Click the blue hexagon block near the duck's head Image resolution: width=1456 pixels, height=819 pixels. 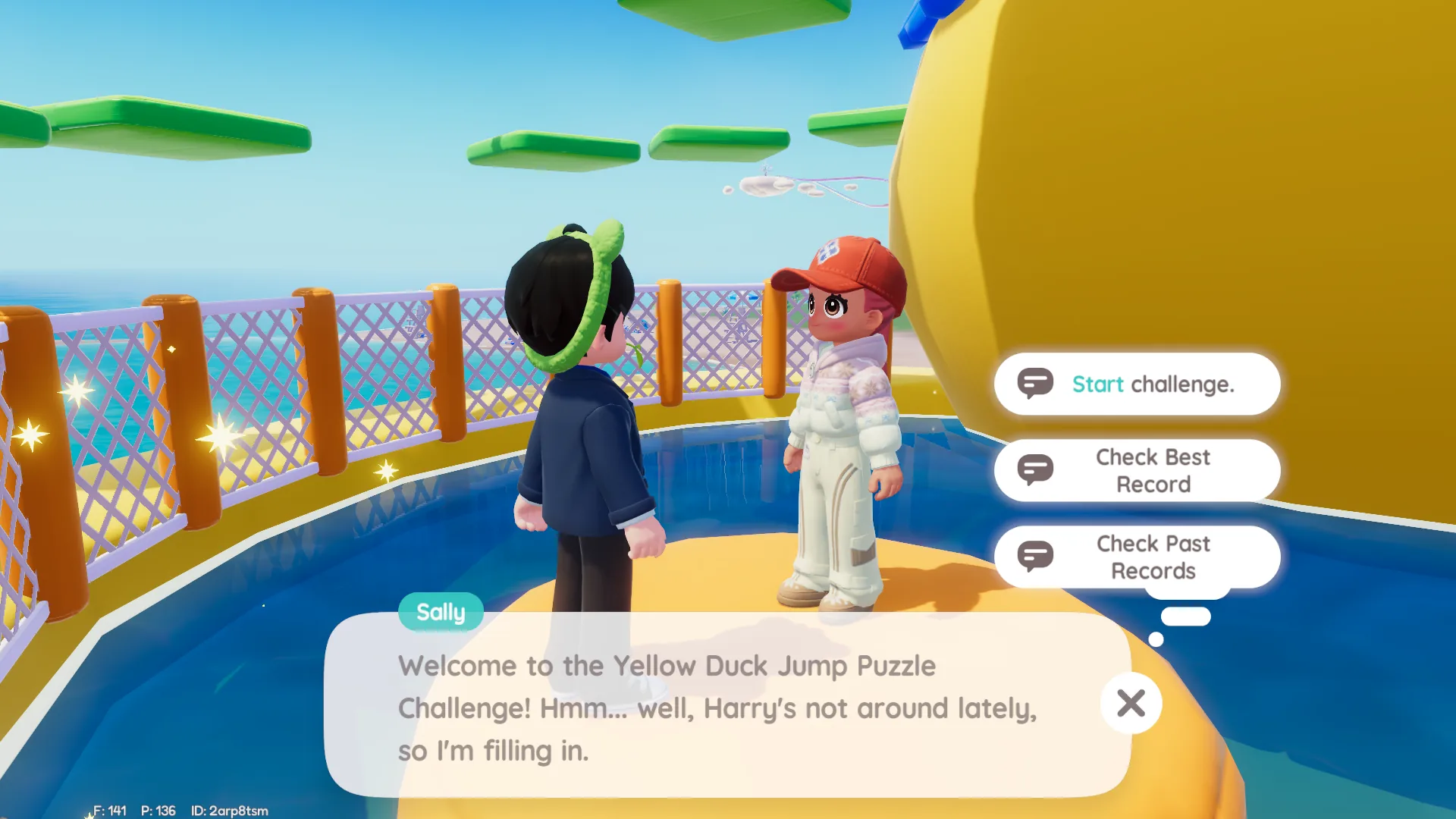(921, 23)
